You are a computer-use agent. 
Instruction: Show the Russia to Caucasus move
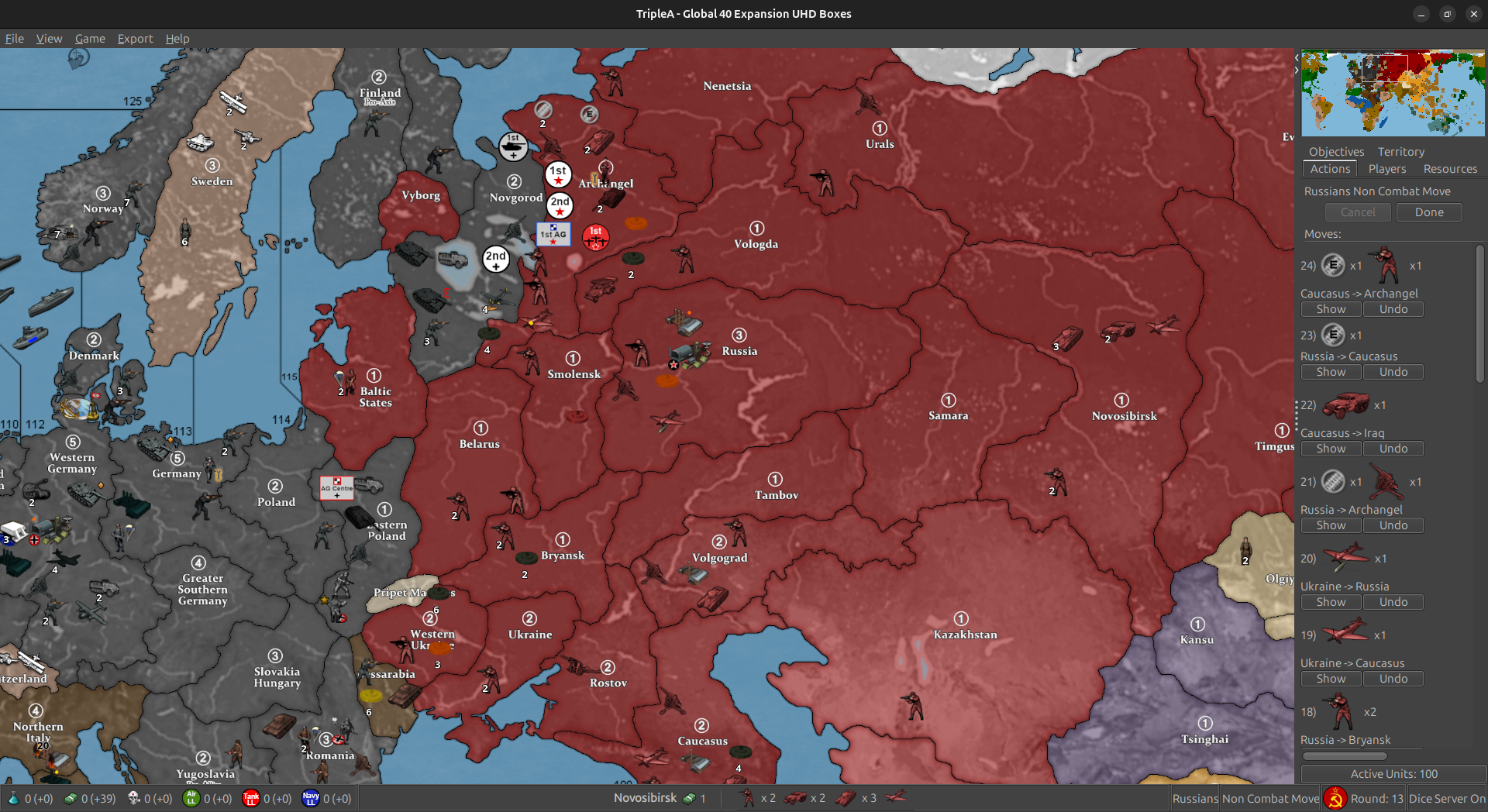[x=1330, y=372]
